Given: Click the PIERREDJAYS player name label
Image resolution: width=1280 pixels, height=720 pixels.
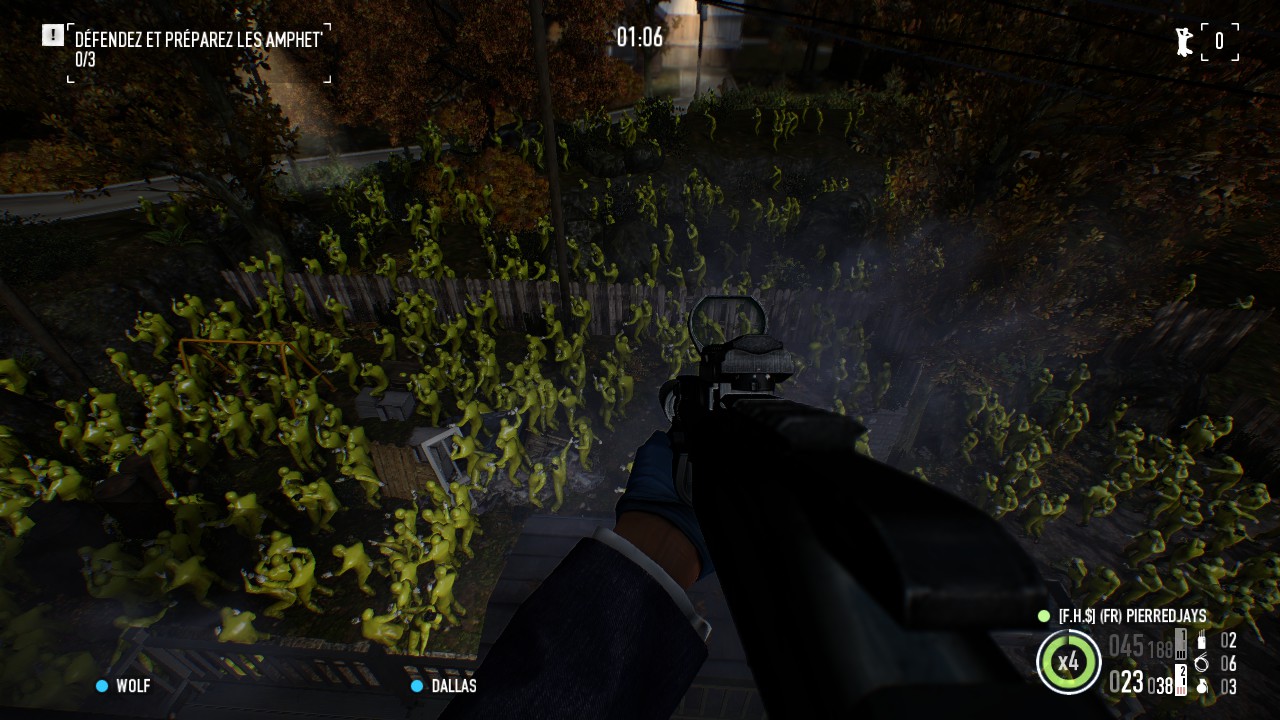Looking at the screenshot, I should pos(1131,616).
